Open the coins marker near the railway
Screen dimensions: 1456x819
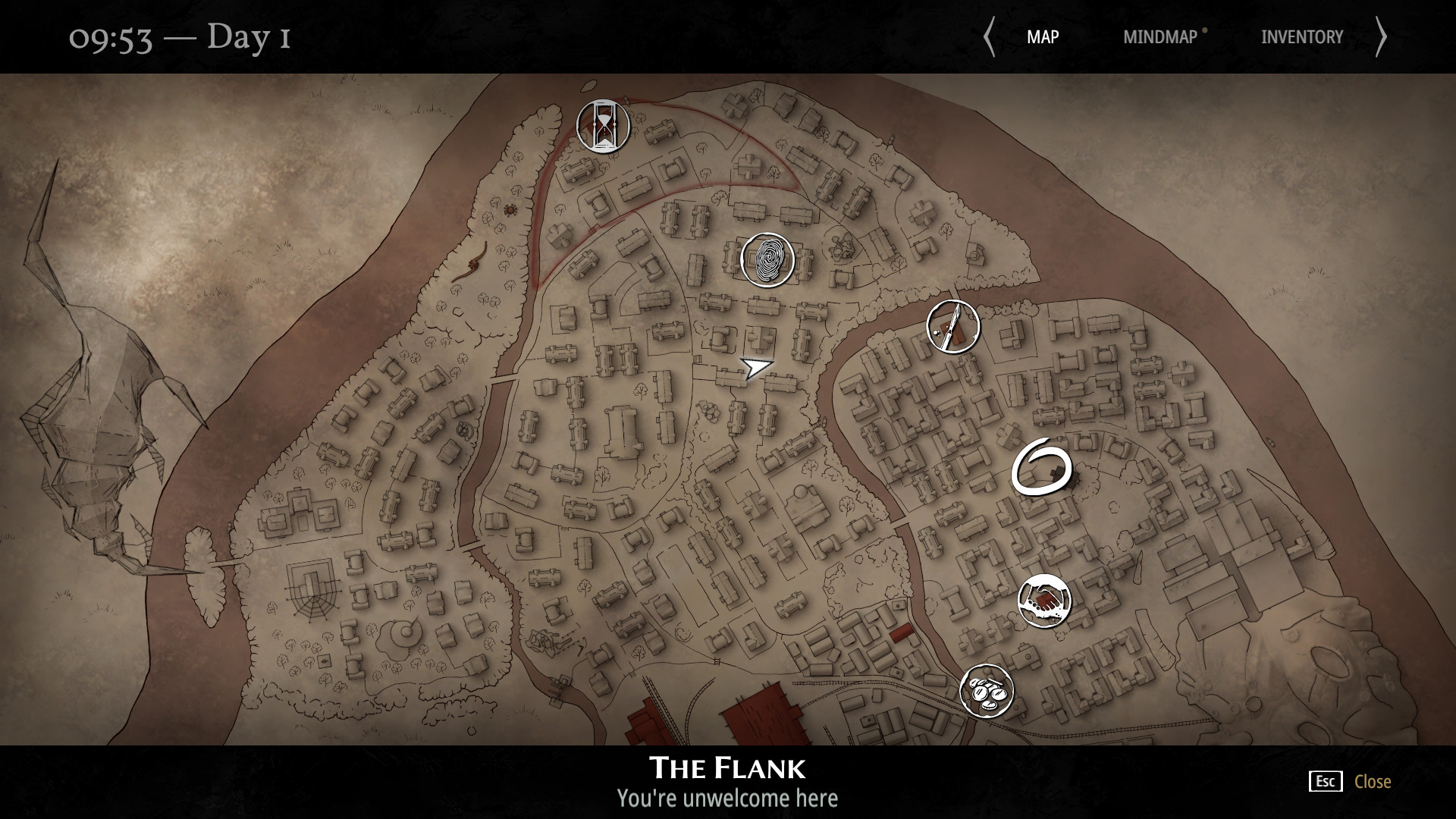[987, 690]
